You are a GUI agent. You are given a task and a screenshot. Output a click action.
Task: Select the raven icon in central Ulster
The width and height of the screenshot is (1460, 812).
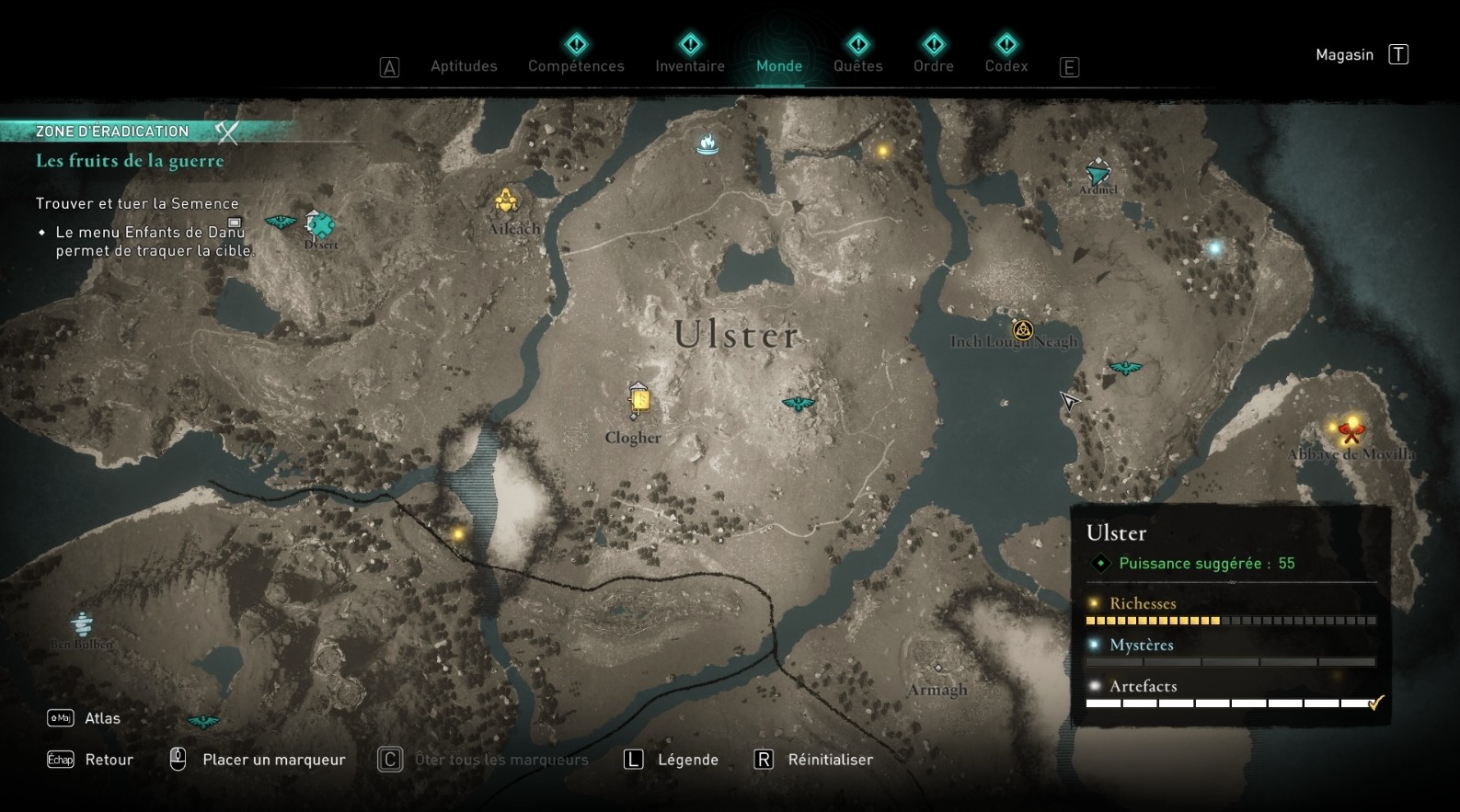point(798,403)
